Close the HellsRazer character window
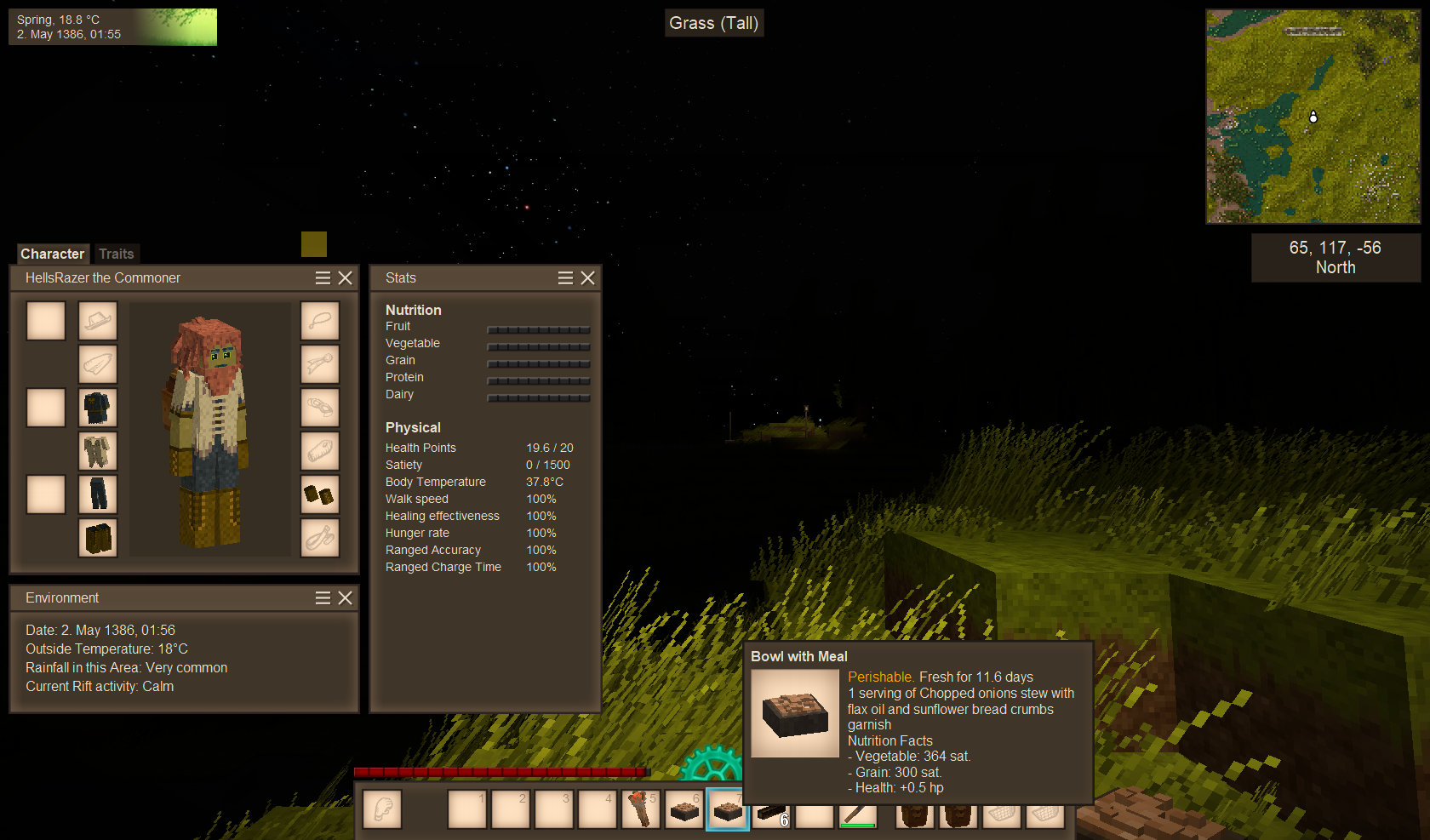 pyautogui.click(x=345, y=277)
